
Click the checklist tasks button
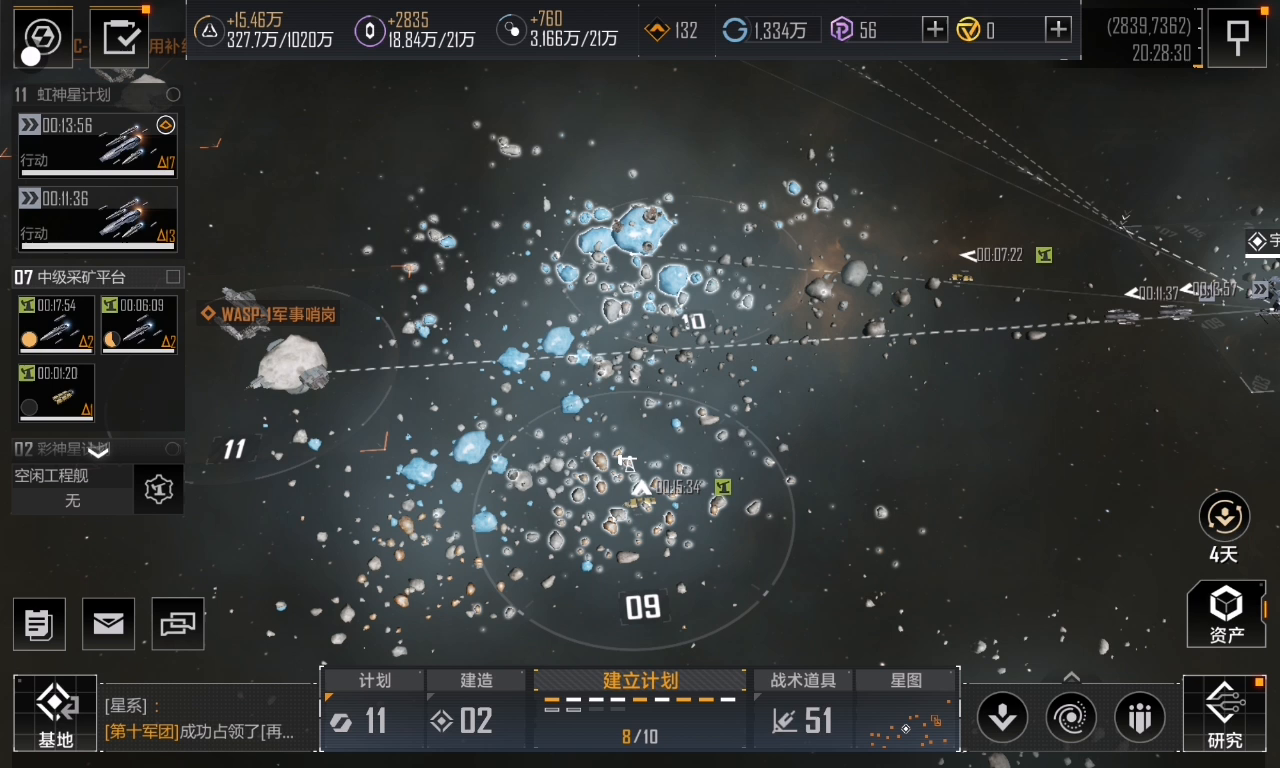click(119, 38)
